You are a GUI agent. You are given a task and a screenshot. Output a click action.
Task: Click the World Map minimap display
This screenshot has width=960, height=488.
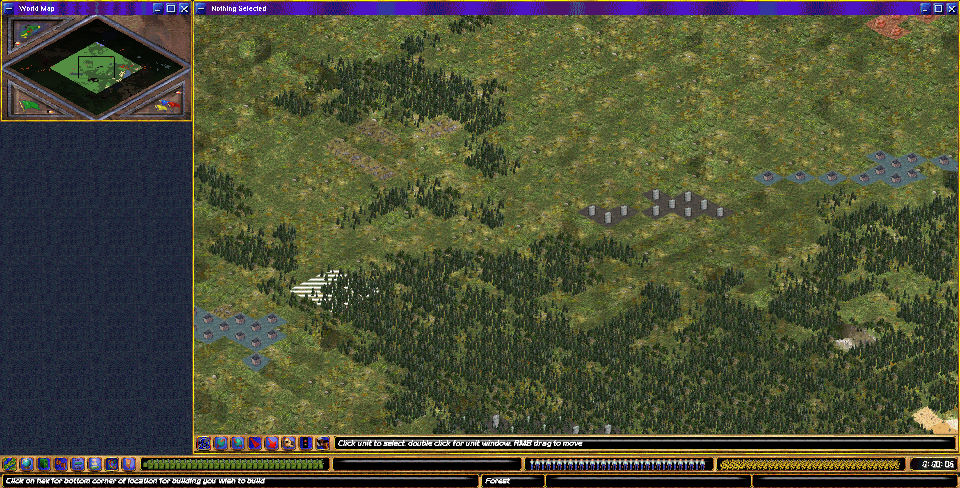[x=96, y=66]
